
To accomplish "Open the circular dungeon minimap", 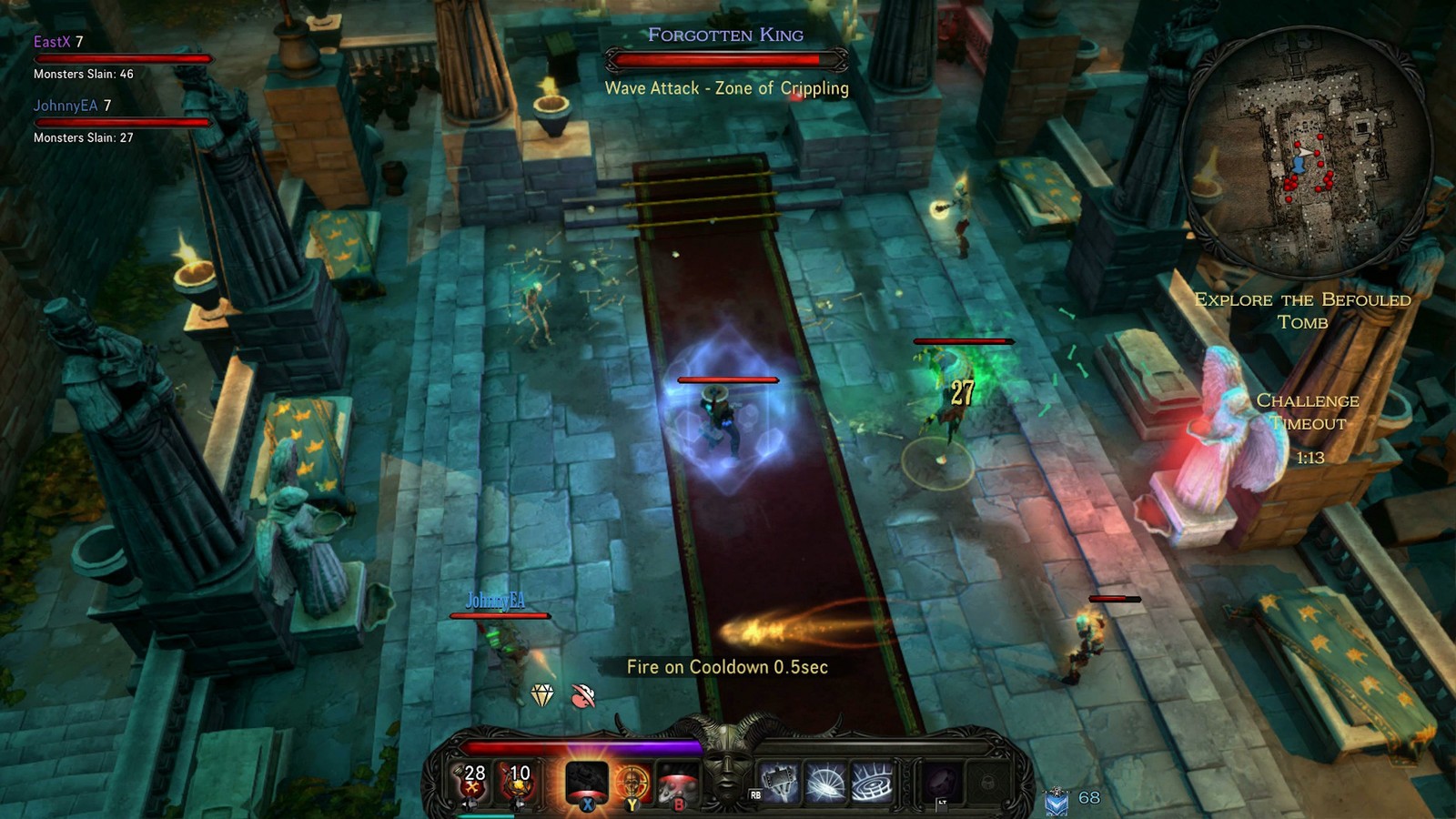I will pyautogui.click(x=1306, y=150).
